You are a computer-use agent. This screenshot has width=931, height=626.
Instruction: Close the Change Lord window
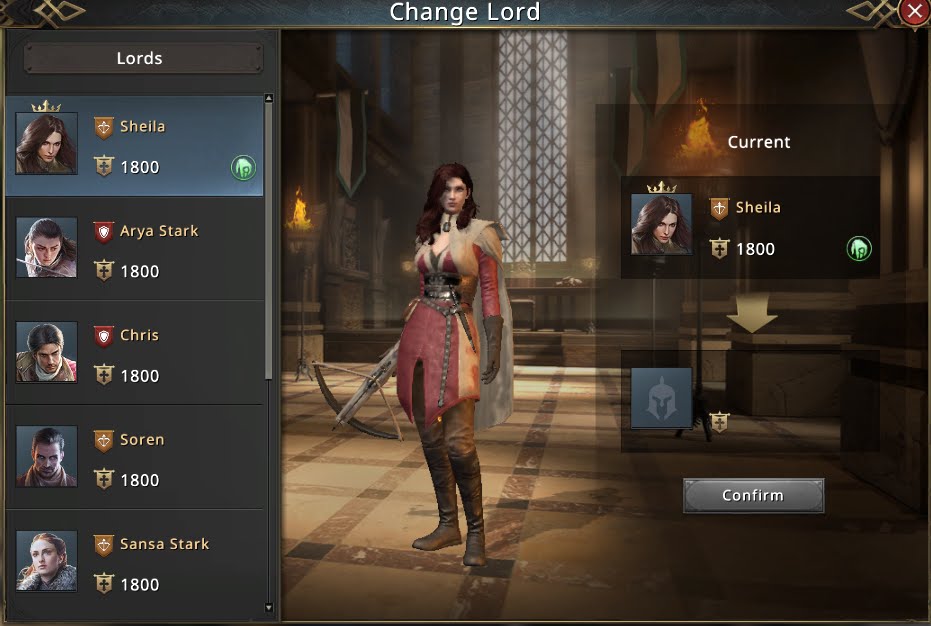[x=913, y=12]
